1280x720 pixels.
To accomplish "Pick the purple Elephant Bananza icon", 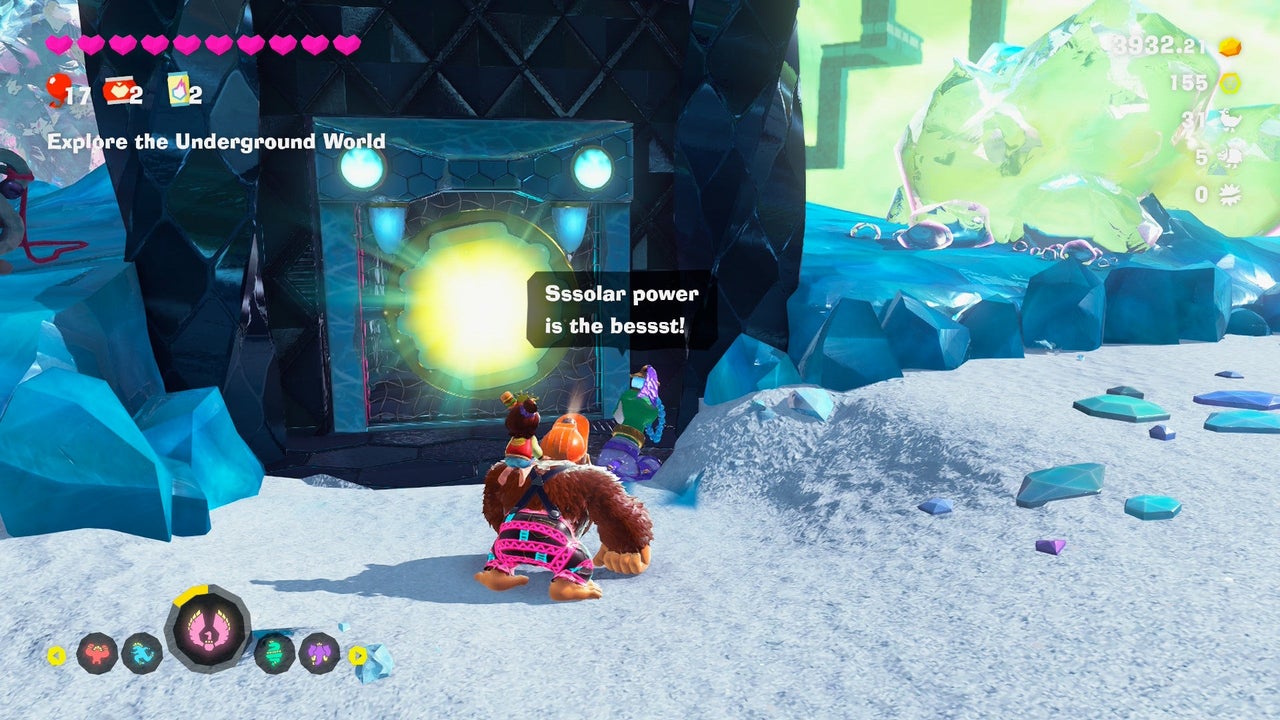I will coord(319,653).
